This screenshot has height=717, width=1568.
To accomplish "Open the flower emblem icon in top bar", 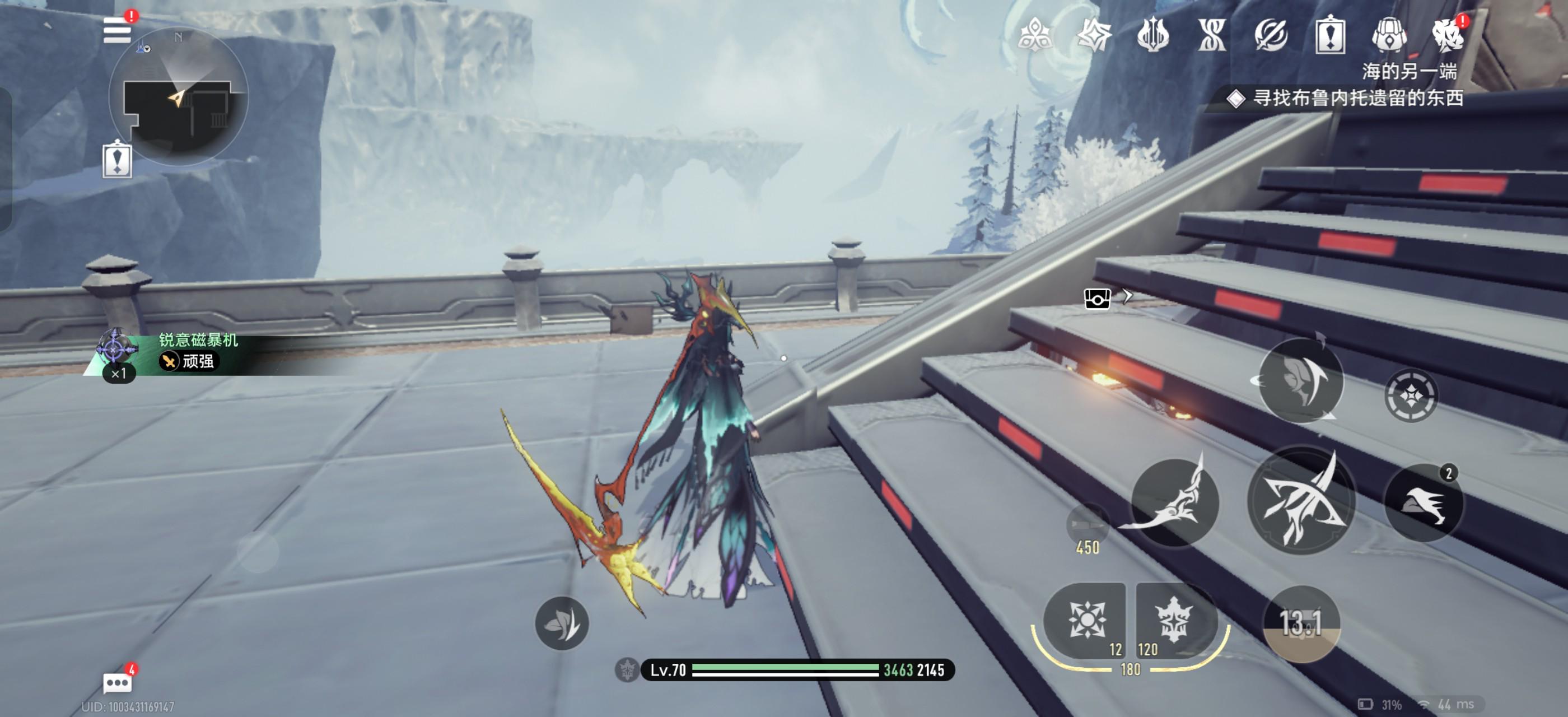I will coord(1034,35).
